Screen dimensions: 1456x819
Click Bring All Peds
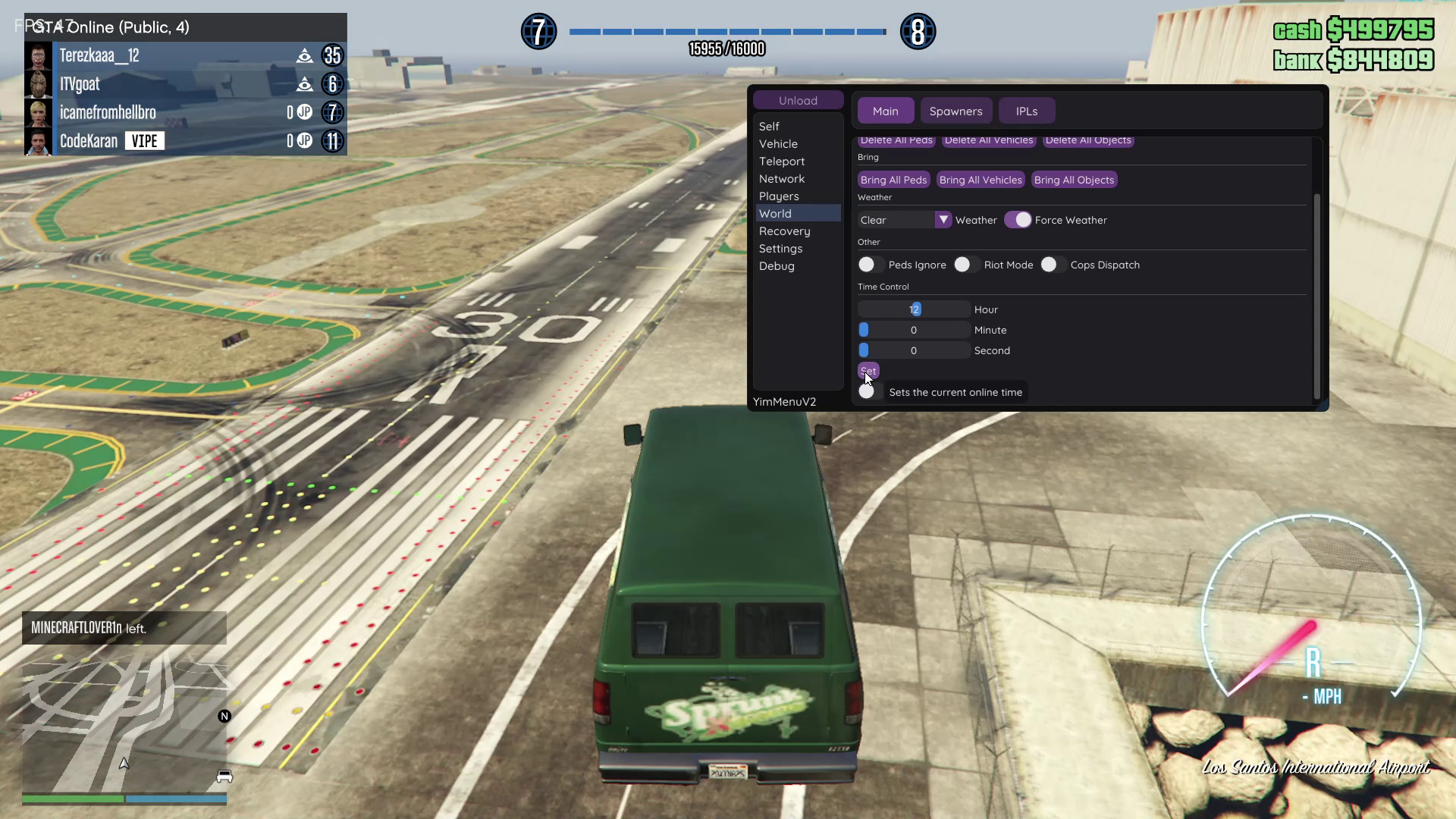pos(893,180)
